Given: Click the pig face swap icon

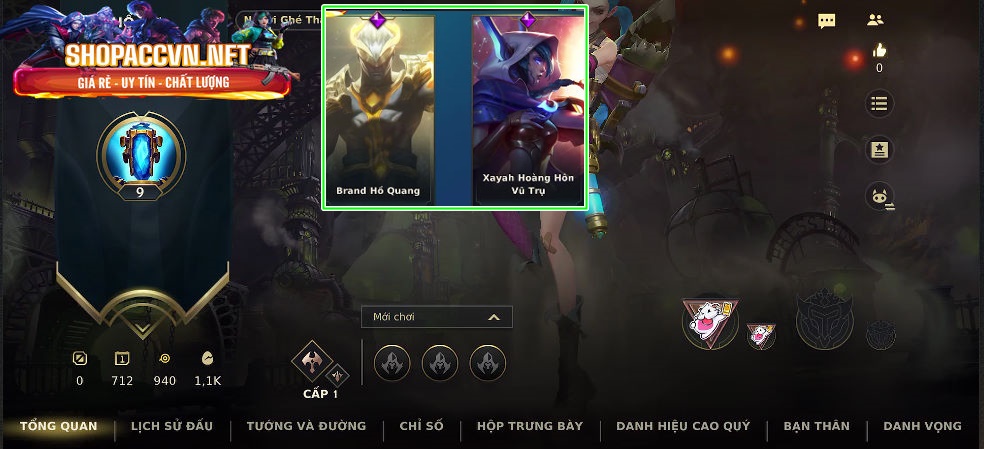Looking at the screenshot, I should (879, 197).
